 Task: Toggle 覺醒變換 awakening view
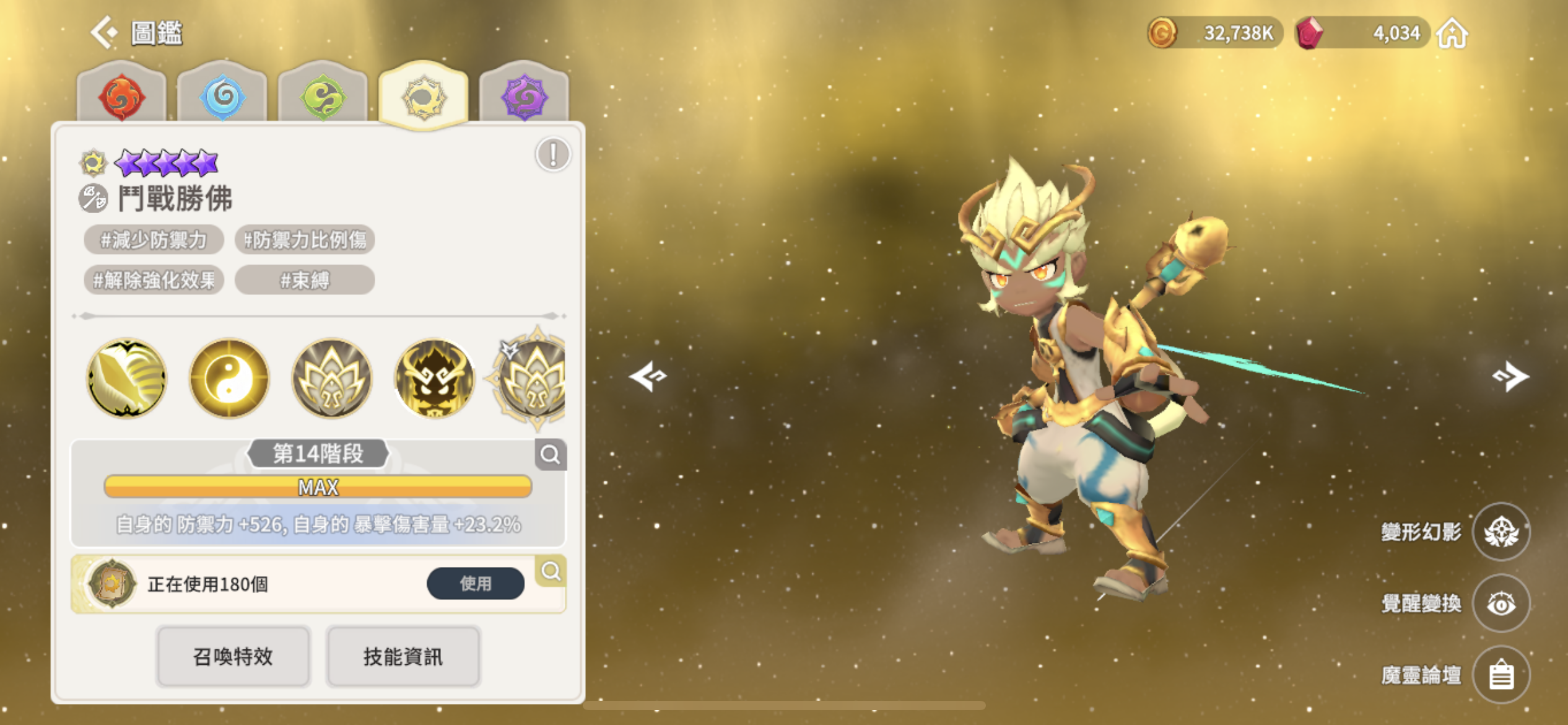1500,603
